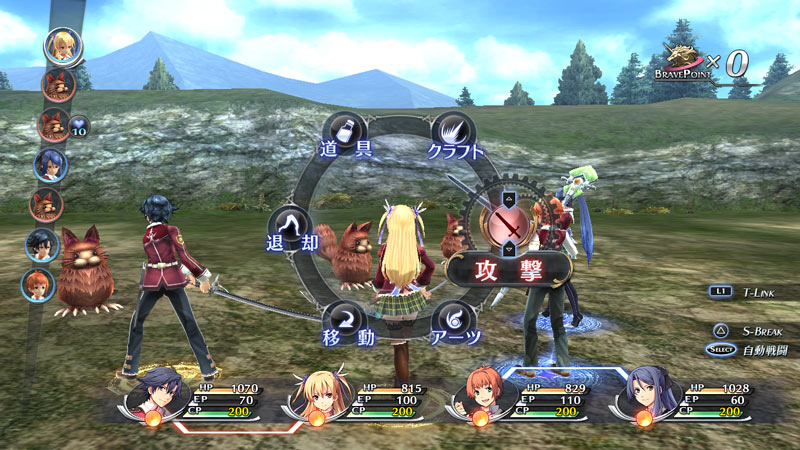Screen dimensions: 800x450
Task: Select the 移動 move command
Action: 345,322
